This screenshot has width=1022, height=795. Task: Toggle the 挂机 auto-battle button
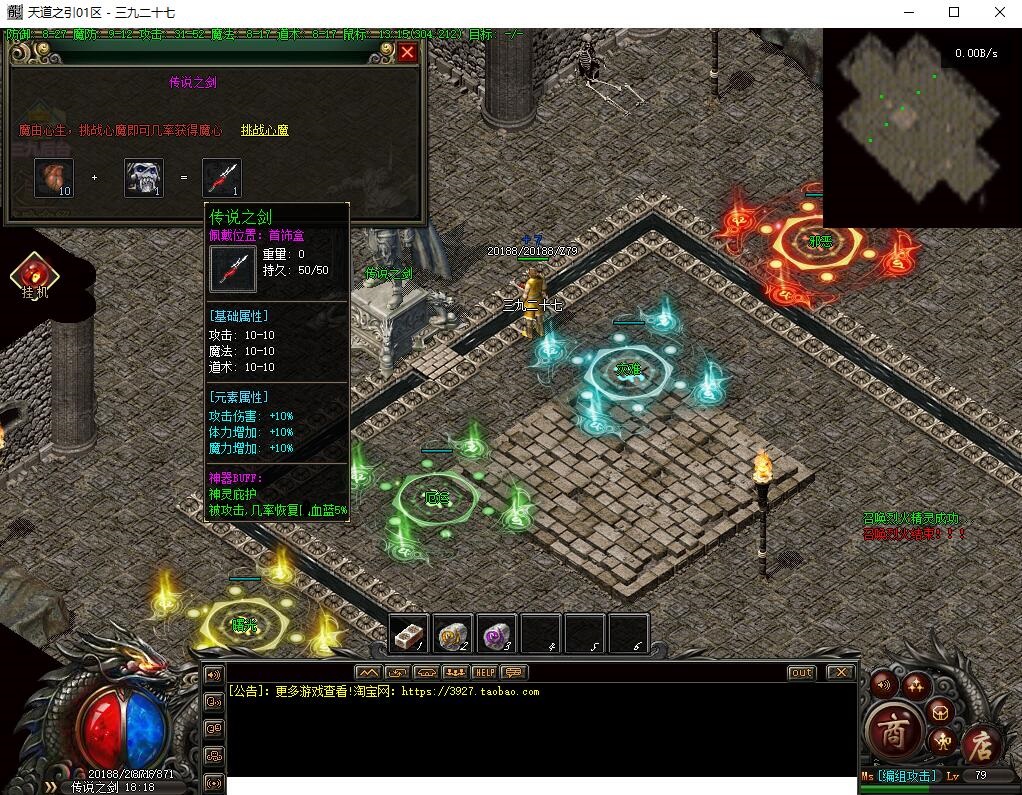tap(34, 274)
